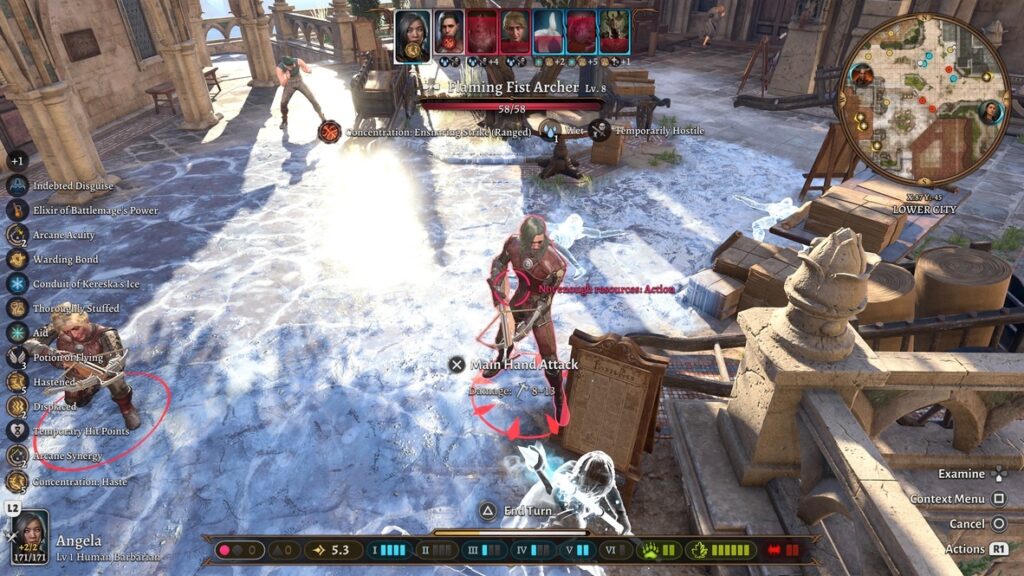View the Warding Bond status icon
Screen dimensions: 1024x576
point(17,259)
